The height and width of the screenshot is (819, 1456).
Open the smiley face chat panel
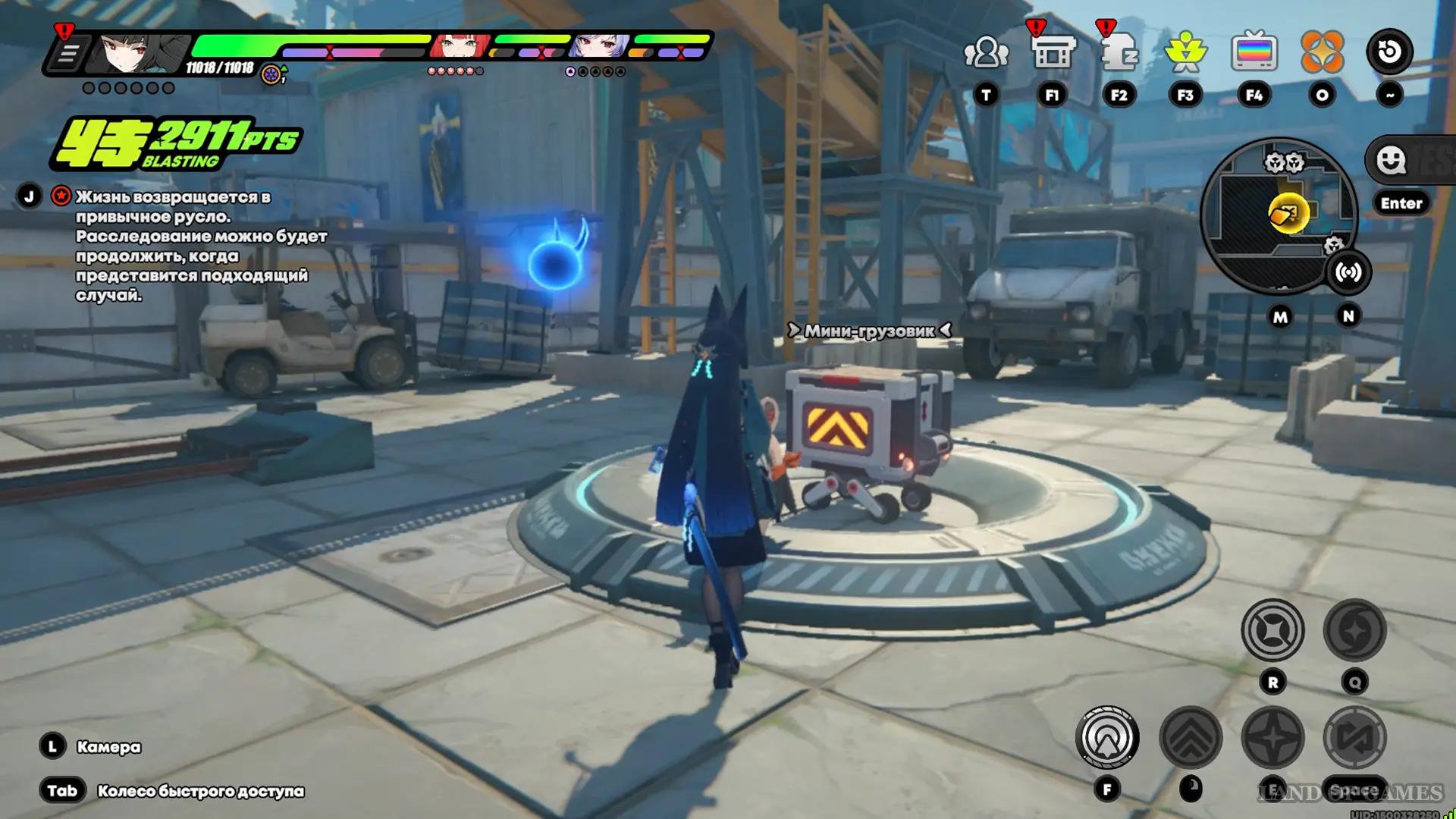[x=1391, y=160]
